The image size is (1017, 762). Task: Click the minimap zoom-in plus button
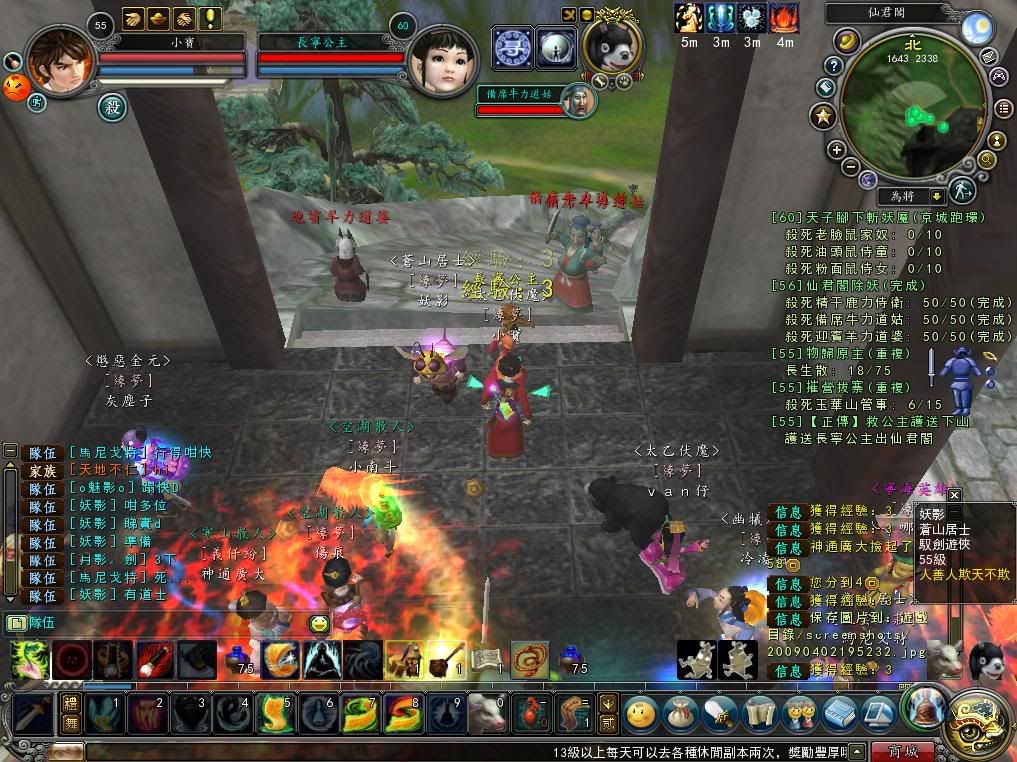(x=836, y=150)
